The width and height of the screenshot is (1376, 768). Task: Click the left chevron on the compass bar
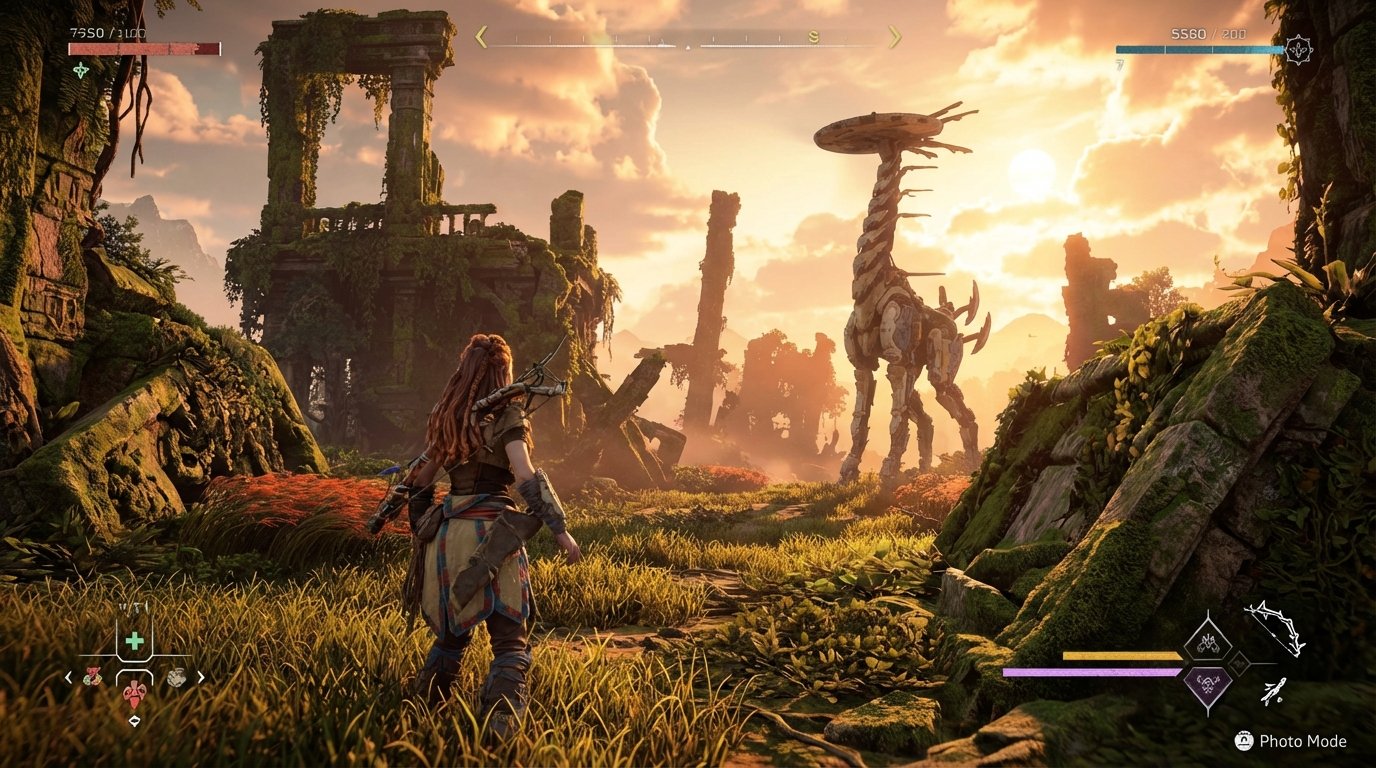click(x=480, y=37)
